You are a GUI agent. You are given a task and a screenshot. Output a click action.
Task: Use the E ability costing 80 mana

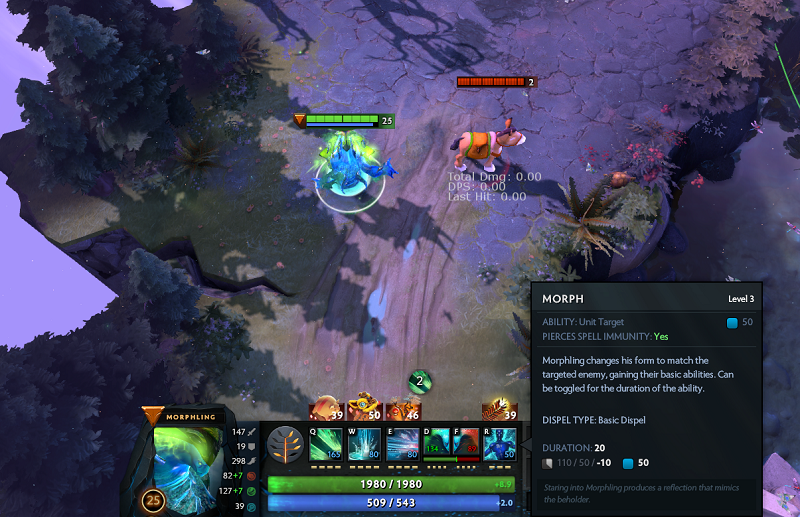point(402,445)
